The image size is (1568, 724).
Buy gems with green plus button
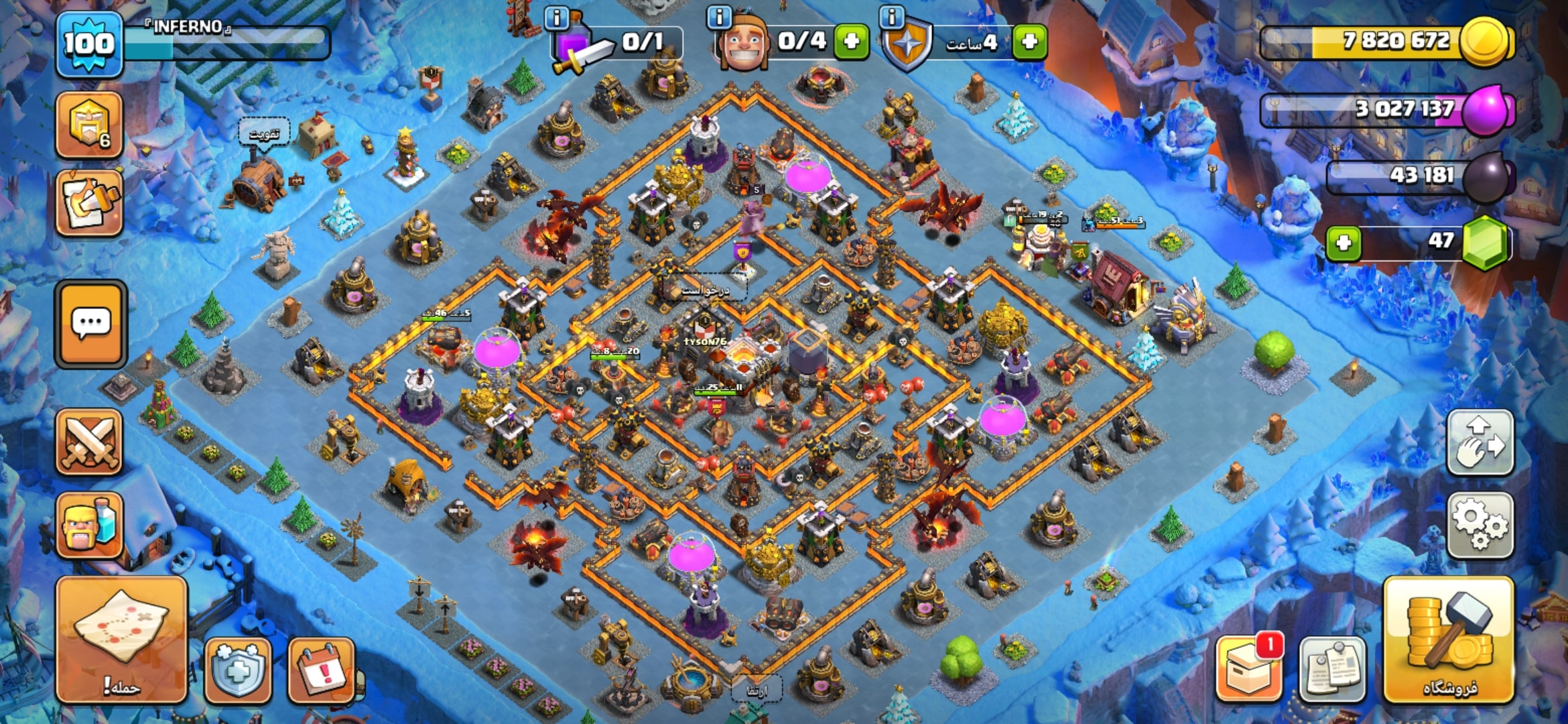[1344, 242]
